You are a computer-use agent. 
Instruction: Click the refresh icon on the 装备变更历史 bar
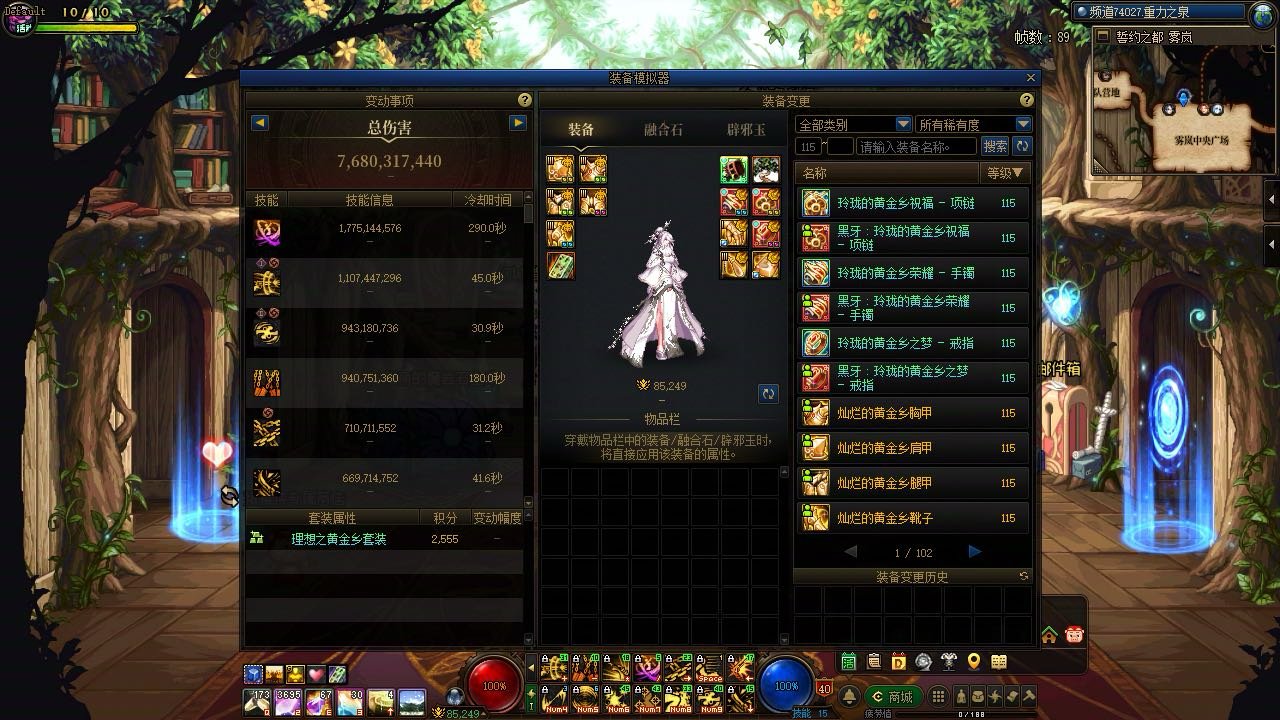(x=1022, y=576)
